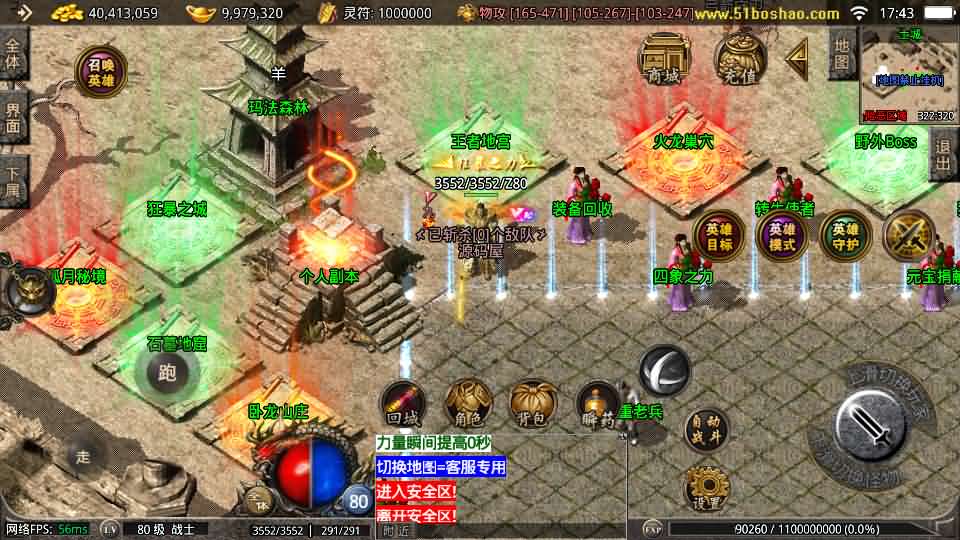Open the 地图 map tab
The height and width of the screenshot is (540, 960).
pos(842,59)
